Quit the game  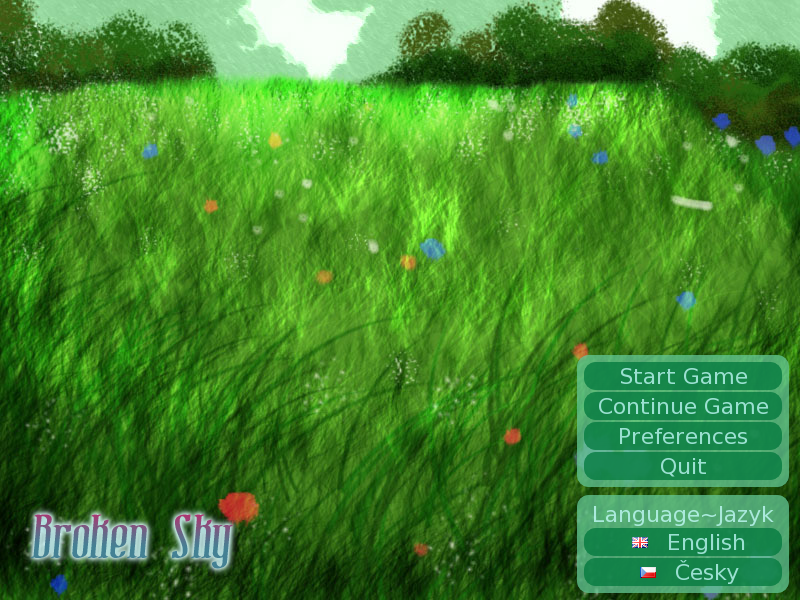click(683, 466)
